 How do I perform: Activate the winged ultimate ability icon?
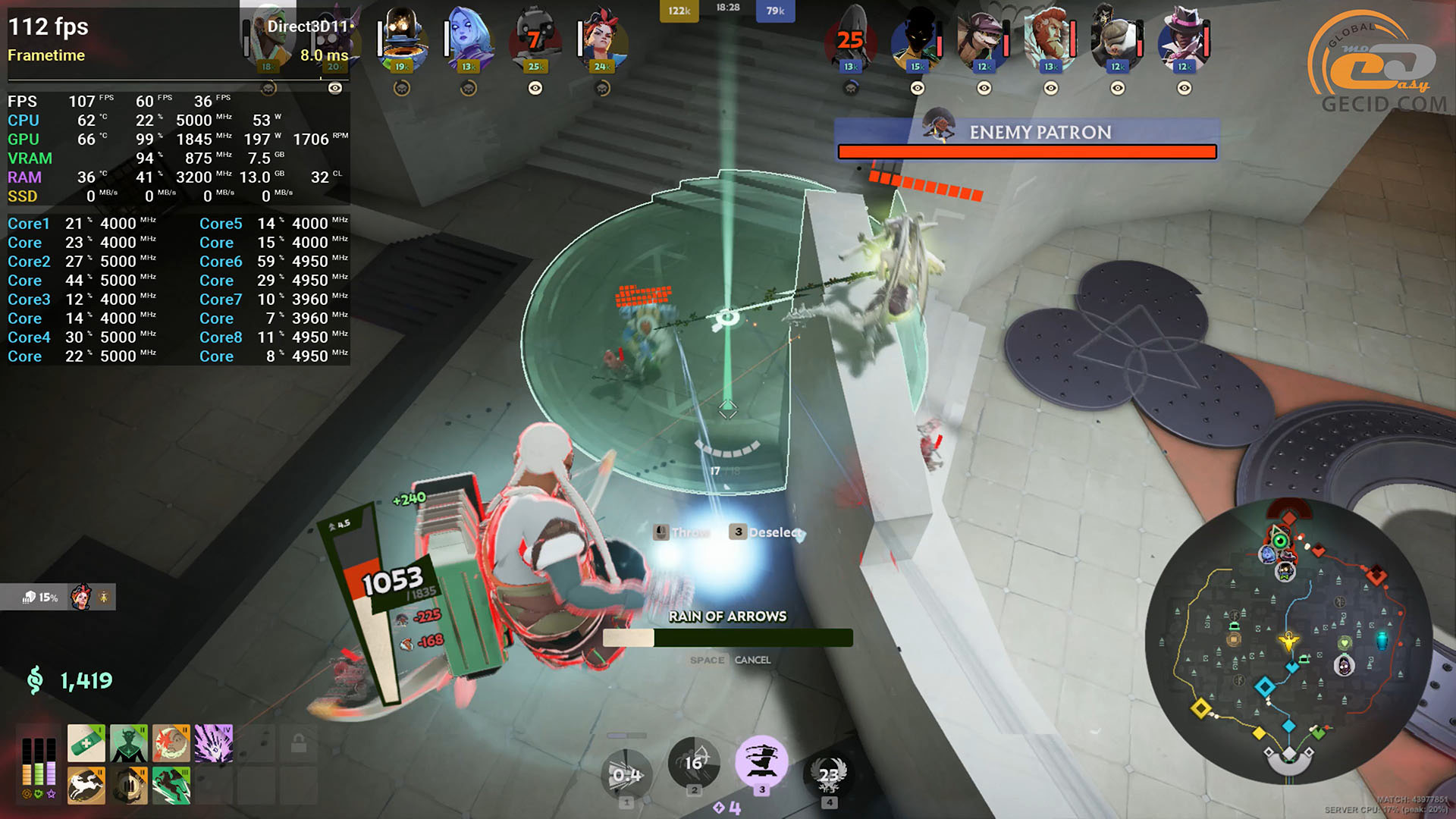click(x=829, y=774)
